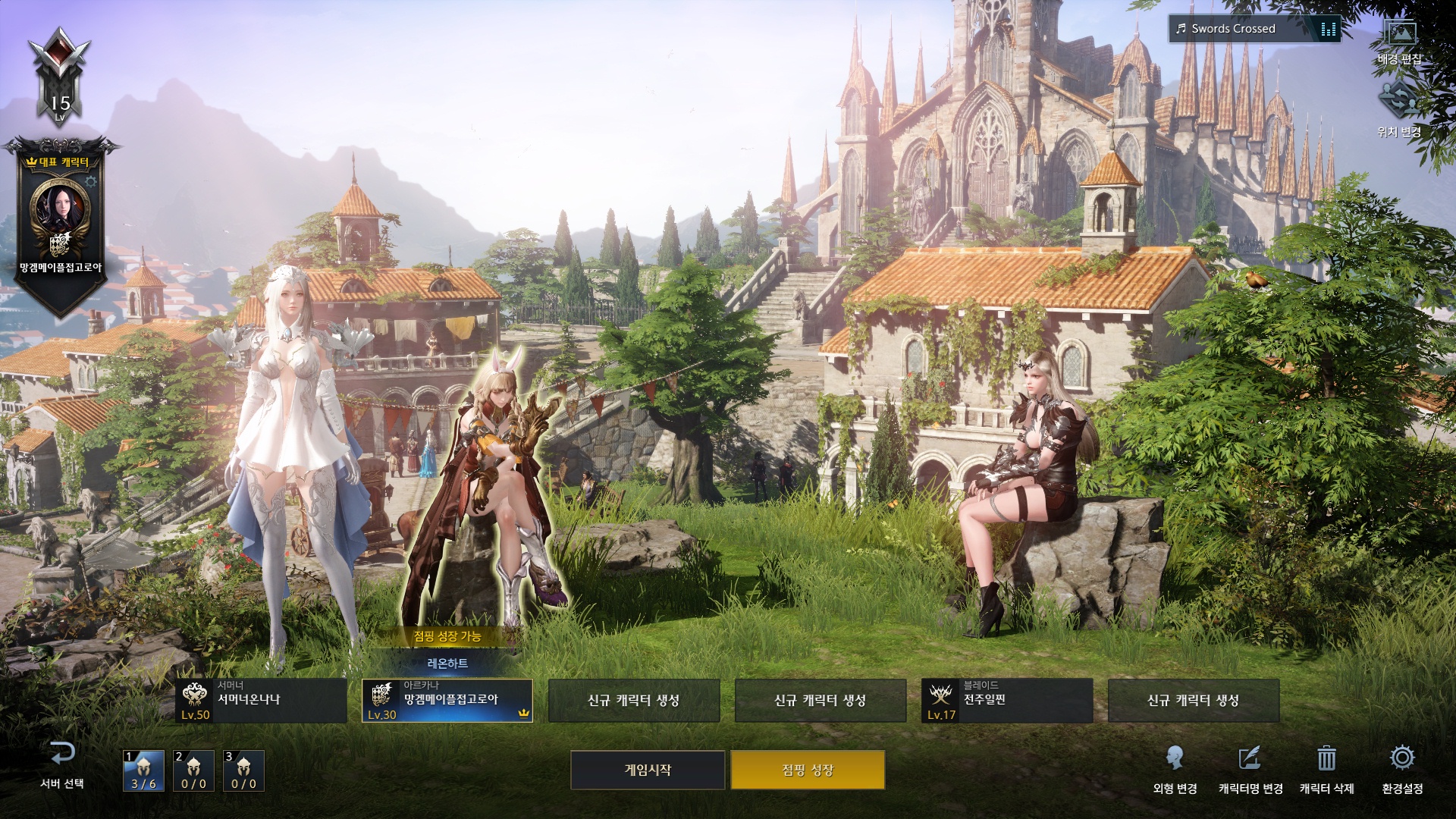Start the game with 게임시작 button
The width and height of the screenshot is (1456, 819).
click(x=648, y=770)
